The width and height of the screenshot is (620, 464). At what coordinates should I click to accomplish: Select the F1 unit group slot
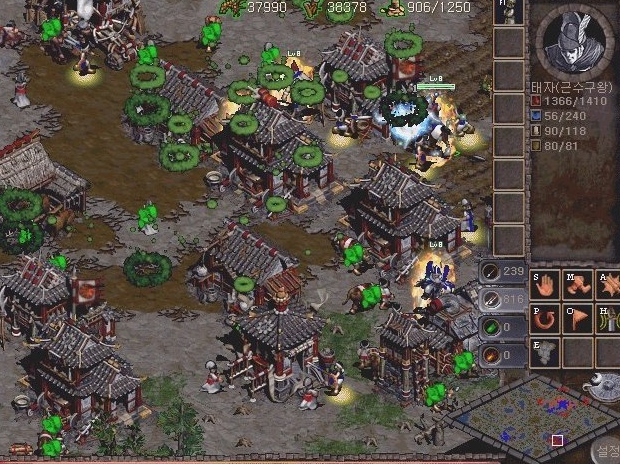click(x=509, y=12)
